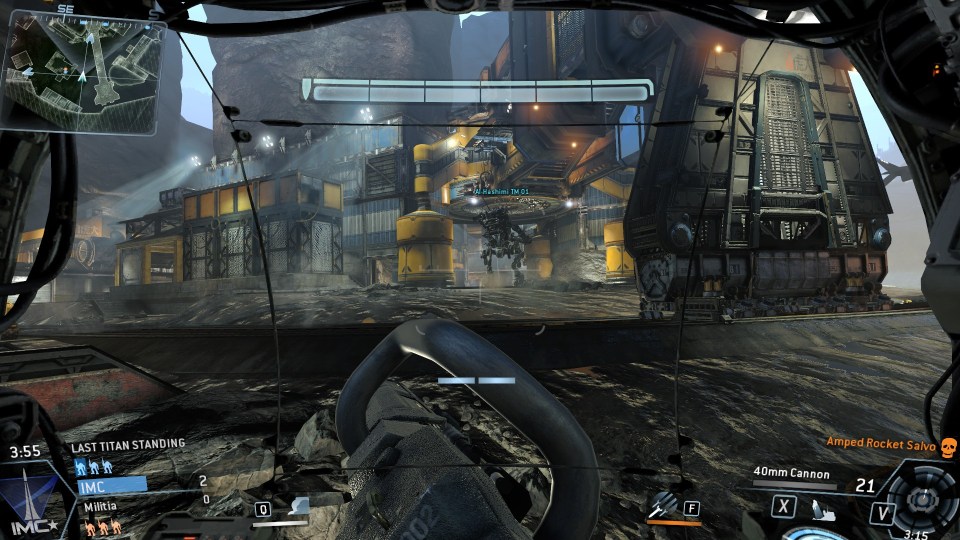Activate the tactical ability icon beside Q
960x540 pixels.
pos(297,508)
